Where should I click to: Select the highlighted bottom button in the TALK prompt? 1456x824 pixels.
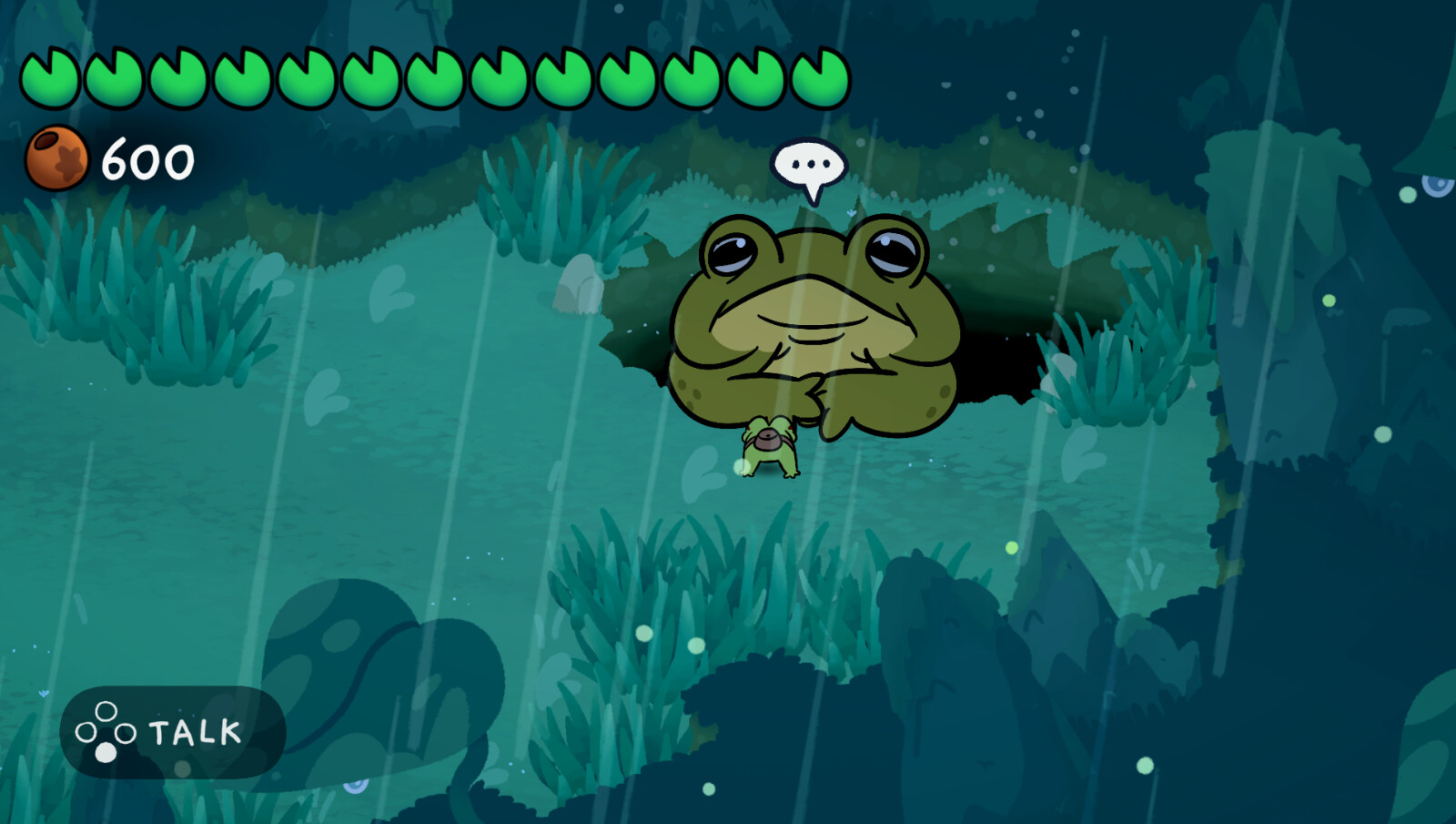[106, 752]
